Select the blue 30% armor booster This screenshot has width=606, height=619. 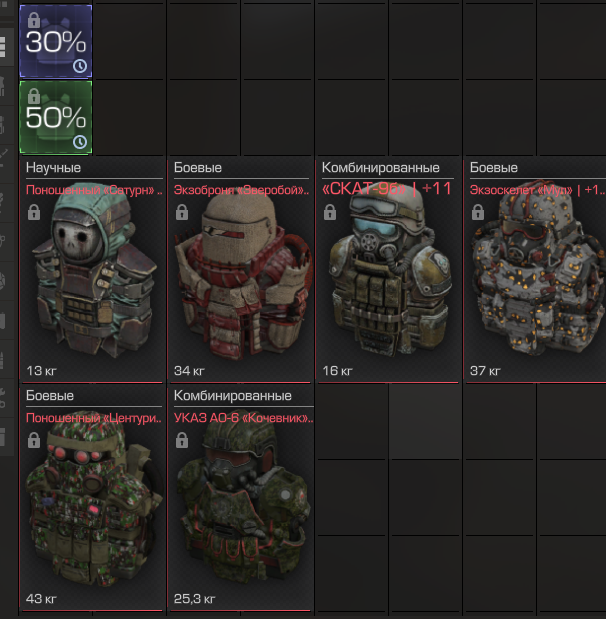[56, 41]
